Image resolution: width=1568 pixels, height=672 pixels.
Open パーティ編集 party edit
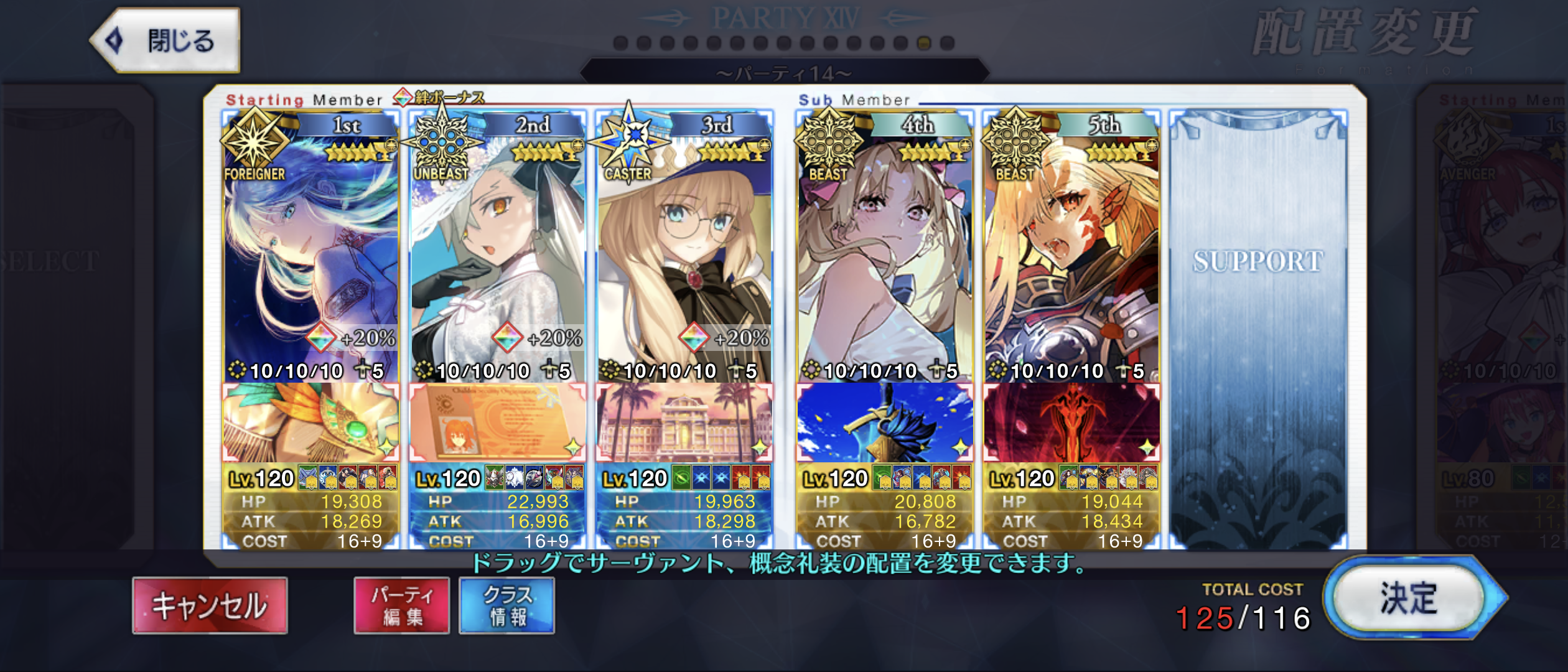[401, 605]
